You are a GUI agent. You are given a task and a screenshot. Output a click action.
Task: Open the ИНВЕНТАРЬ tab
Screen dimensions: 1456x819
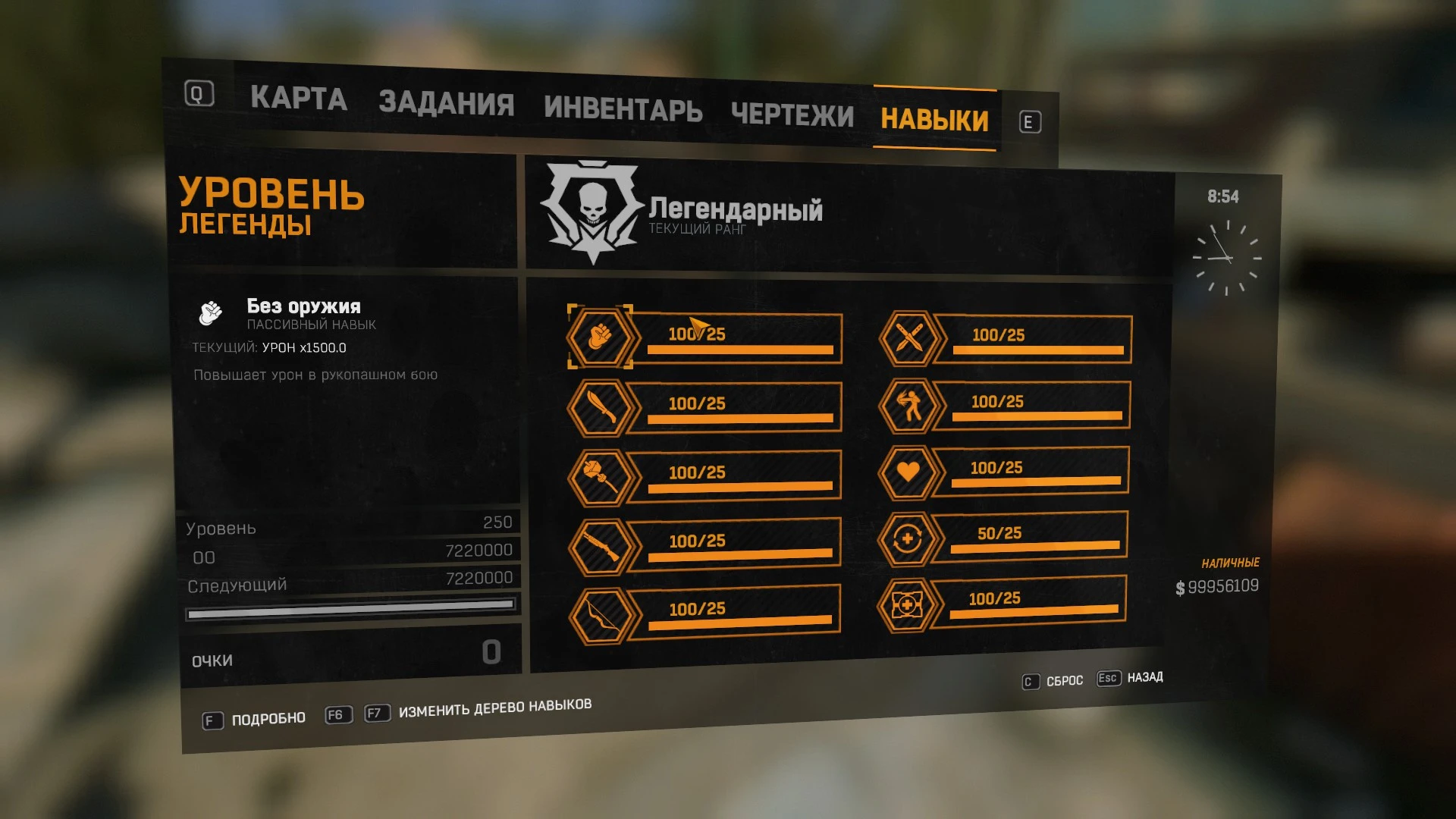[x=622, y=108]
